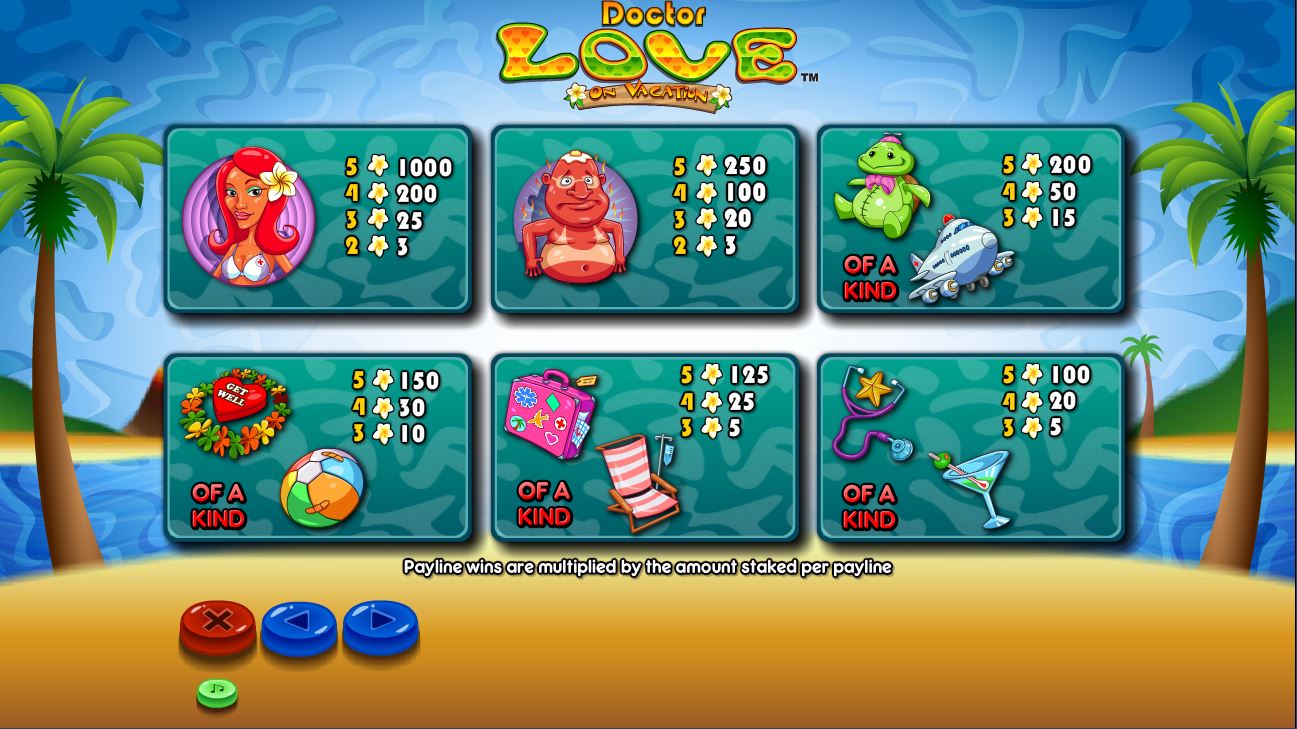The width and height of the screenshot is (1297, 729).
Task: Advance to the next paytable page
Action: pyautogui.click(x=380, y=624)
